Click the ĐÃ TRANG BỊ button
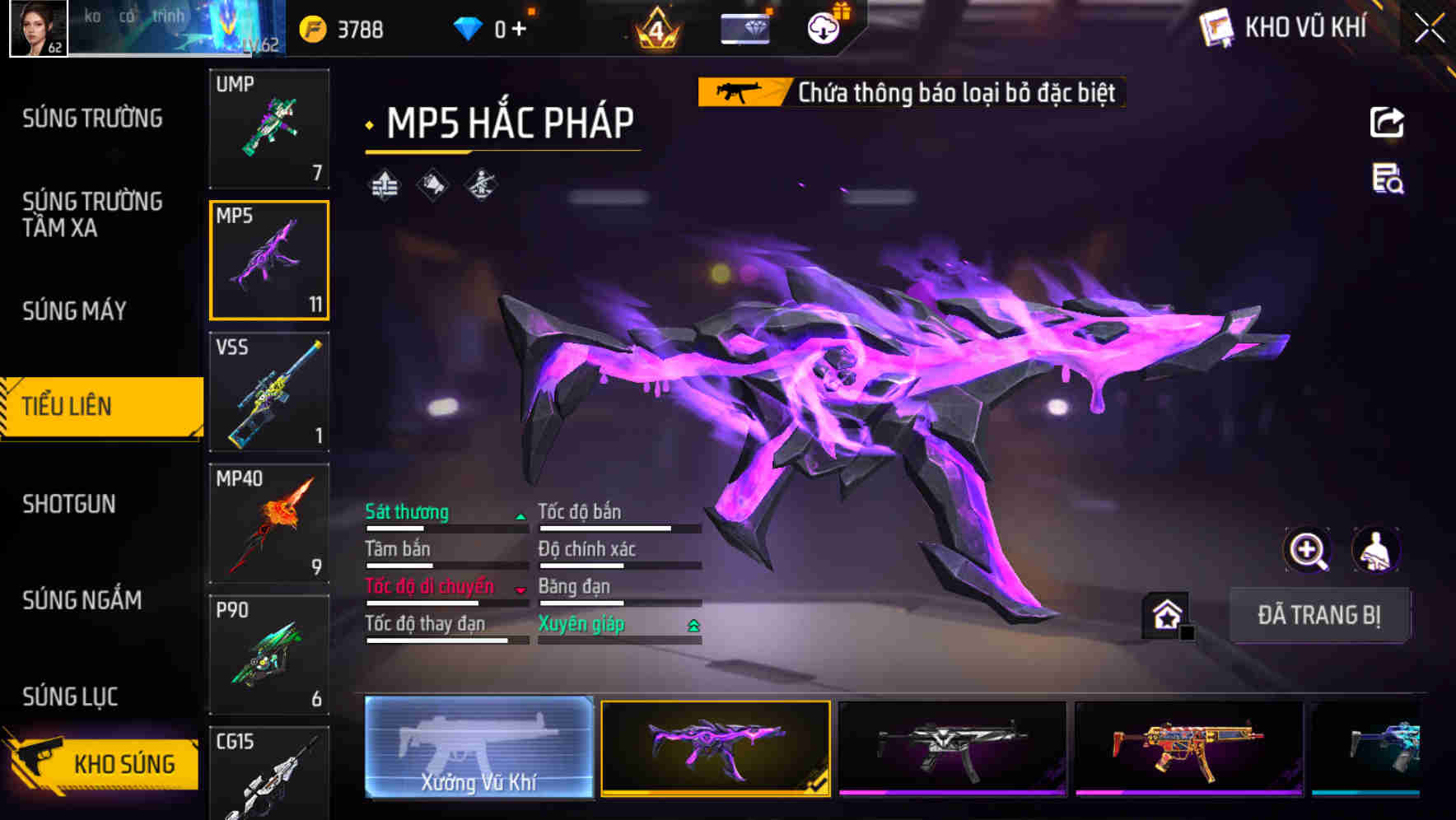Viewport: 1456px width, 820px height. coord(1320,615)
